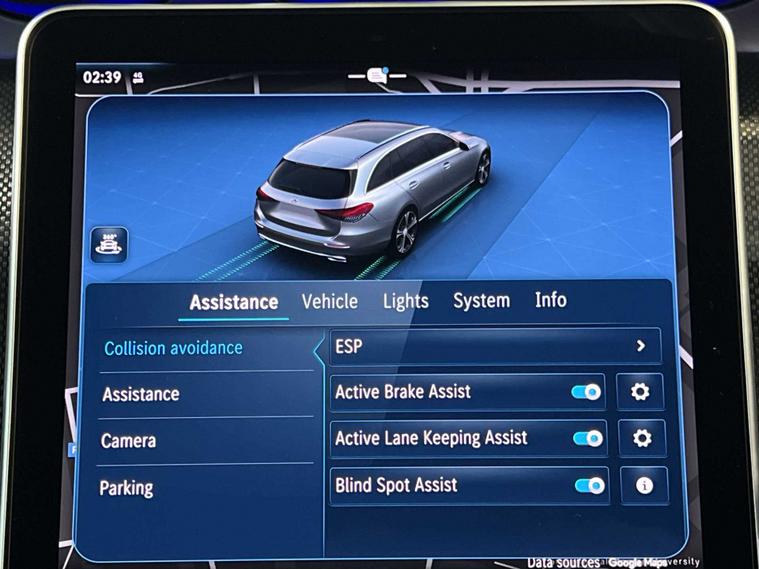Viewport: 759px width, 569px height.
Task: Open the Assistance sidebar category
Action: [141, 394]
